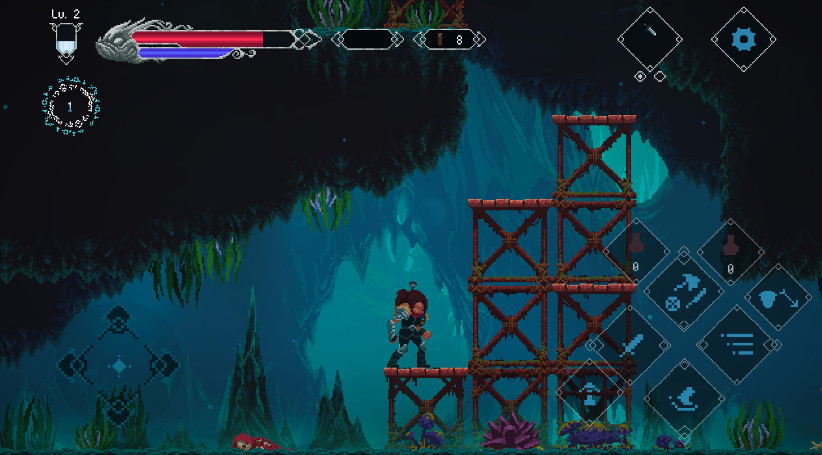Tap the D-pad up direction
Viewport: 822px width, 455px height.
(119, 322)
